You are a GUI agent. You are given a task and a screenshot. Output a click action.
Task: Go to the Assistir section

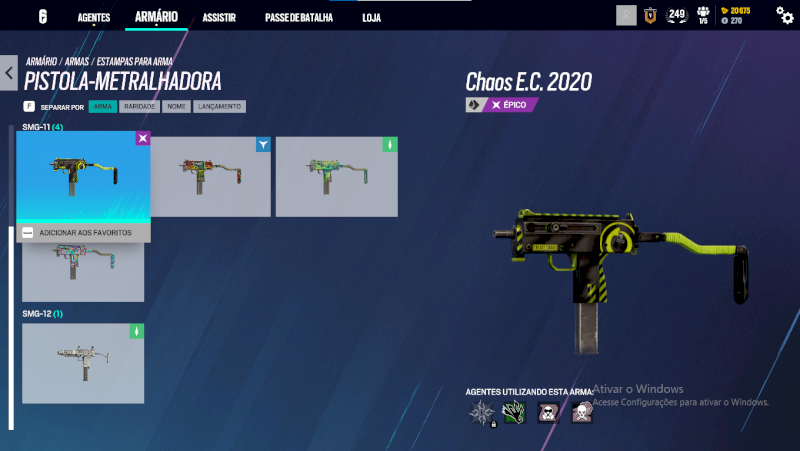[219, 18]
